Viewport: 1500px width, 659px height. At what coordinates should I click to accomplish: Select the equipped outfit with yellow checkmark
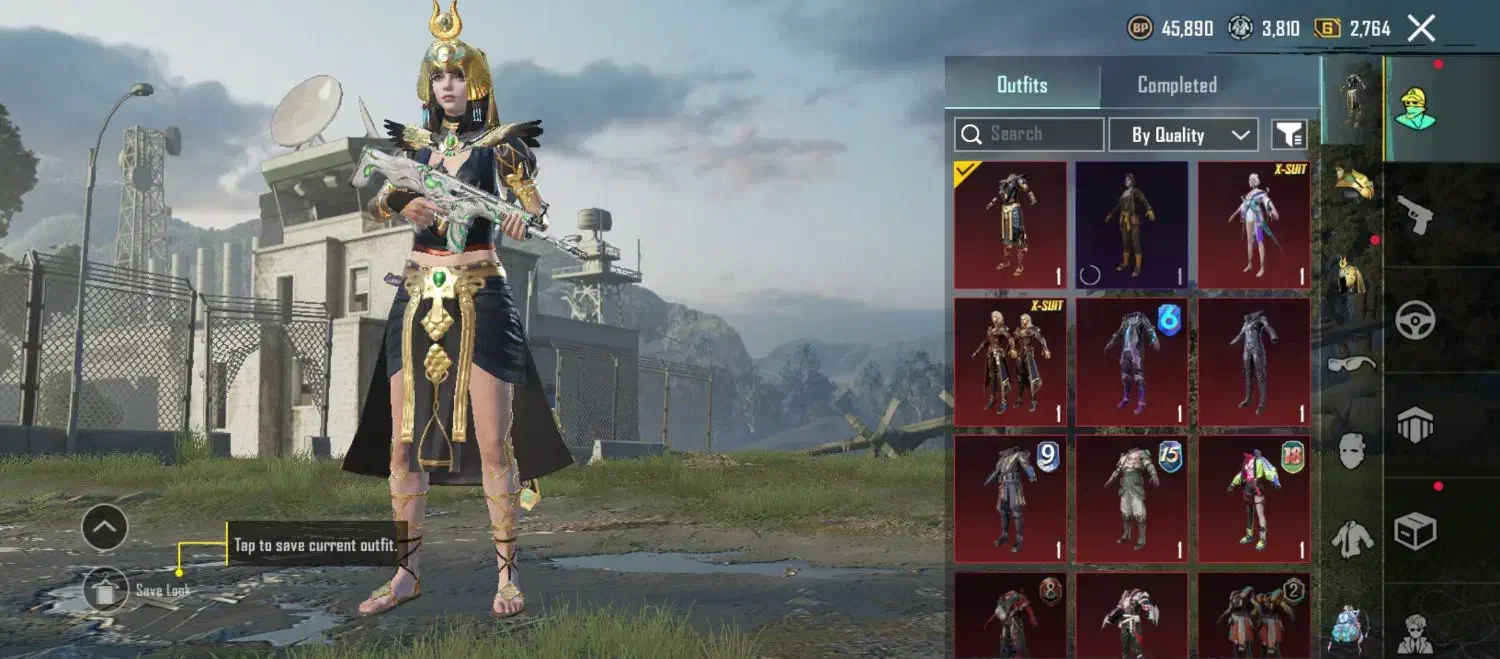pyautogui.click(x=1010, y=225)
